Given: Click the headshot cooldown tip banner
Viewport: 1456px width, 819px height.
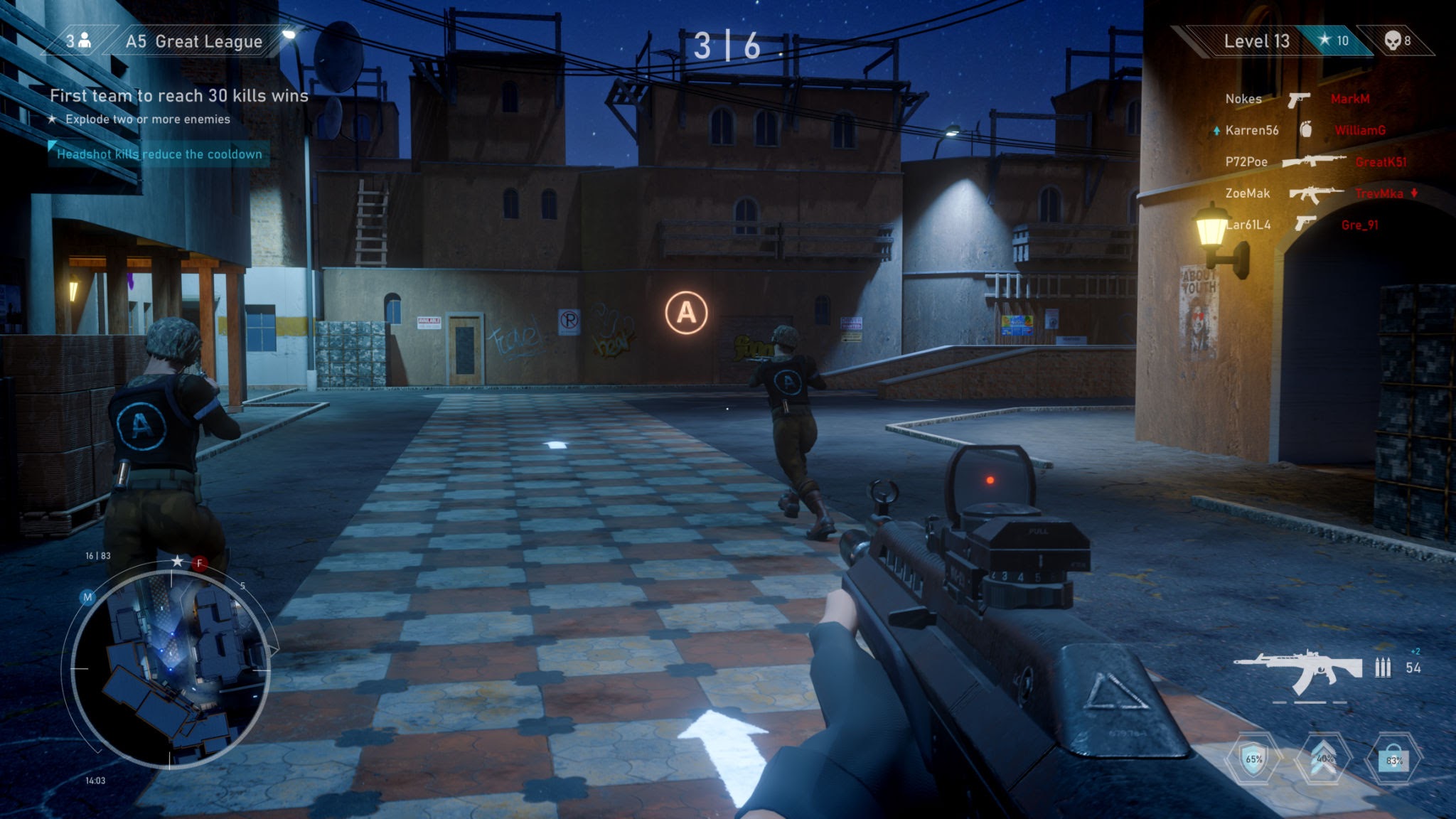Looking at the screenshot, I should 159,154.
